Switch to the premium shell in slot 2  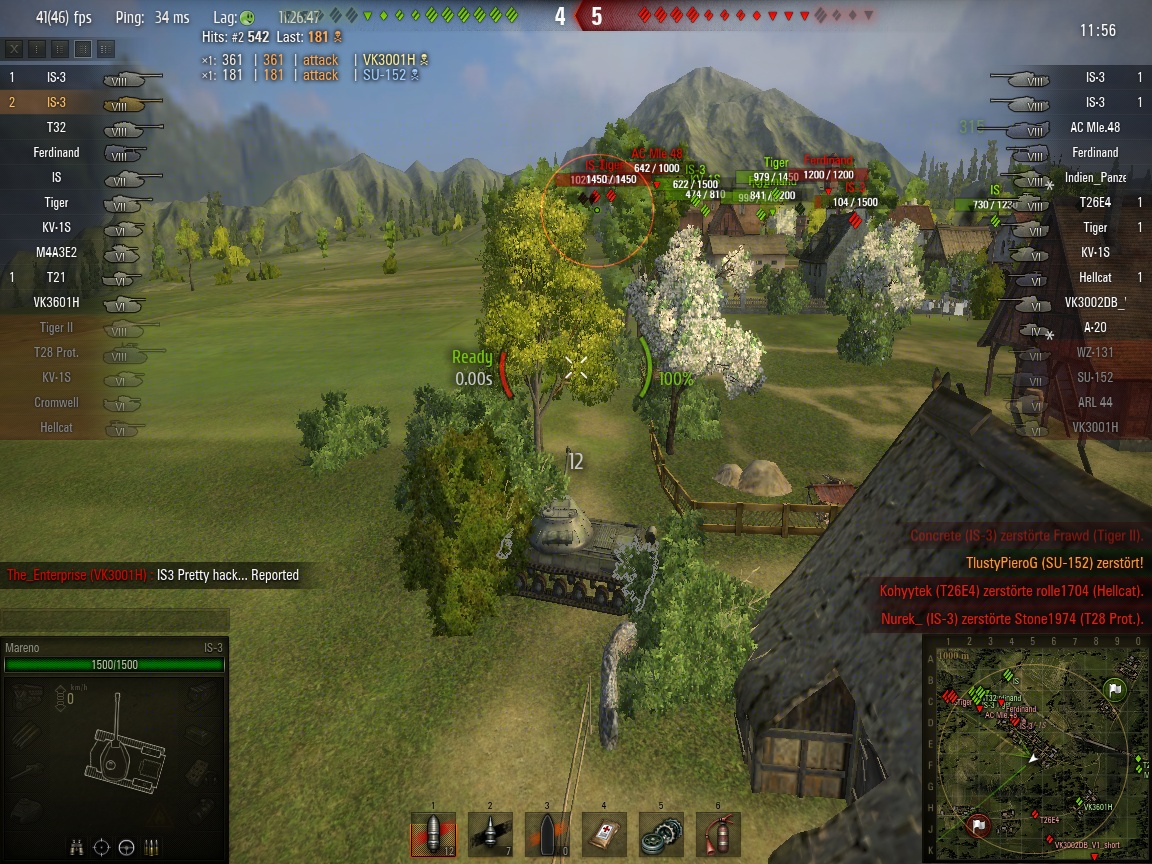coord(490,833)
